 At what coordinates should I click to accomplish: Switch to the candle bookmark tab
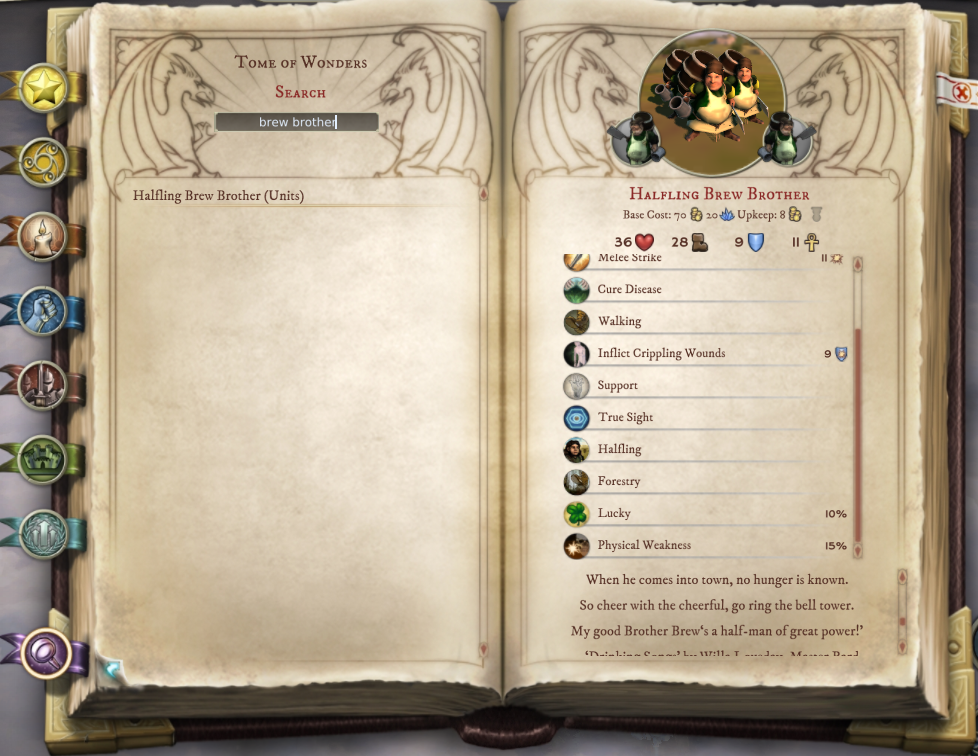(x=43, y=238)
